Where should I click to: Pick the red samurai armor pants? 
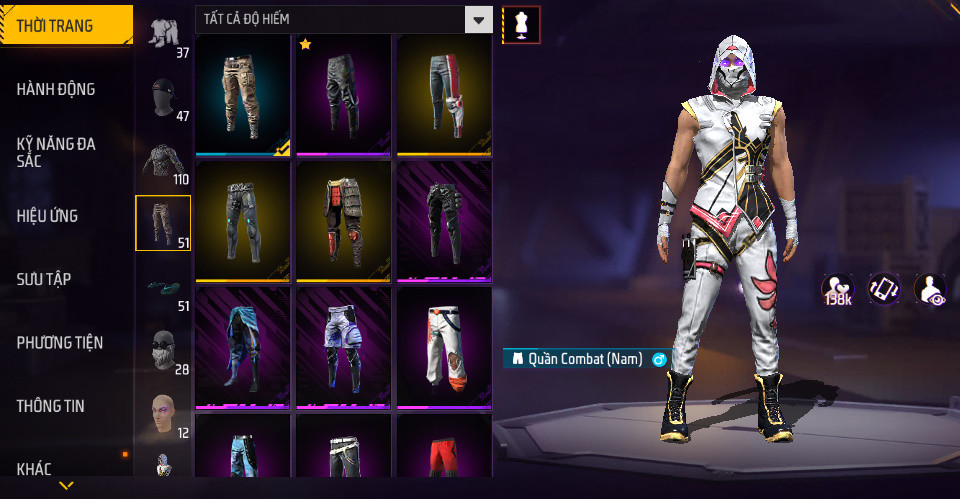click(343, 220)
